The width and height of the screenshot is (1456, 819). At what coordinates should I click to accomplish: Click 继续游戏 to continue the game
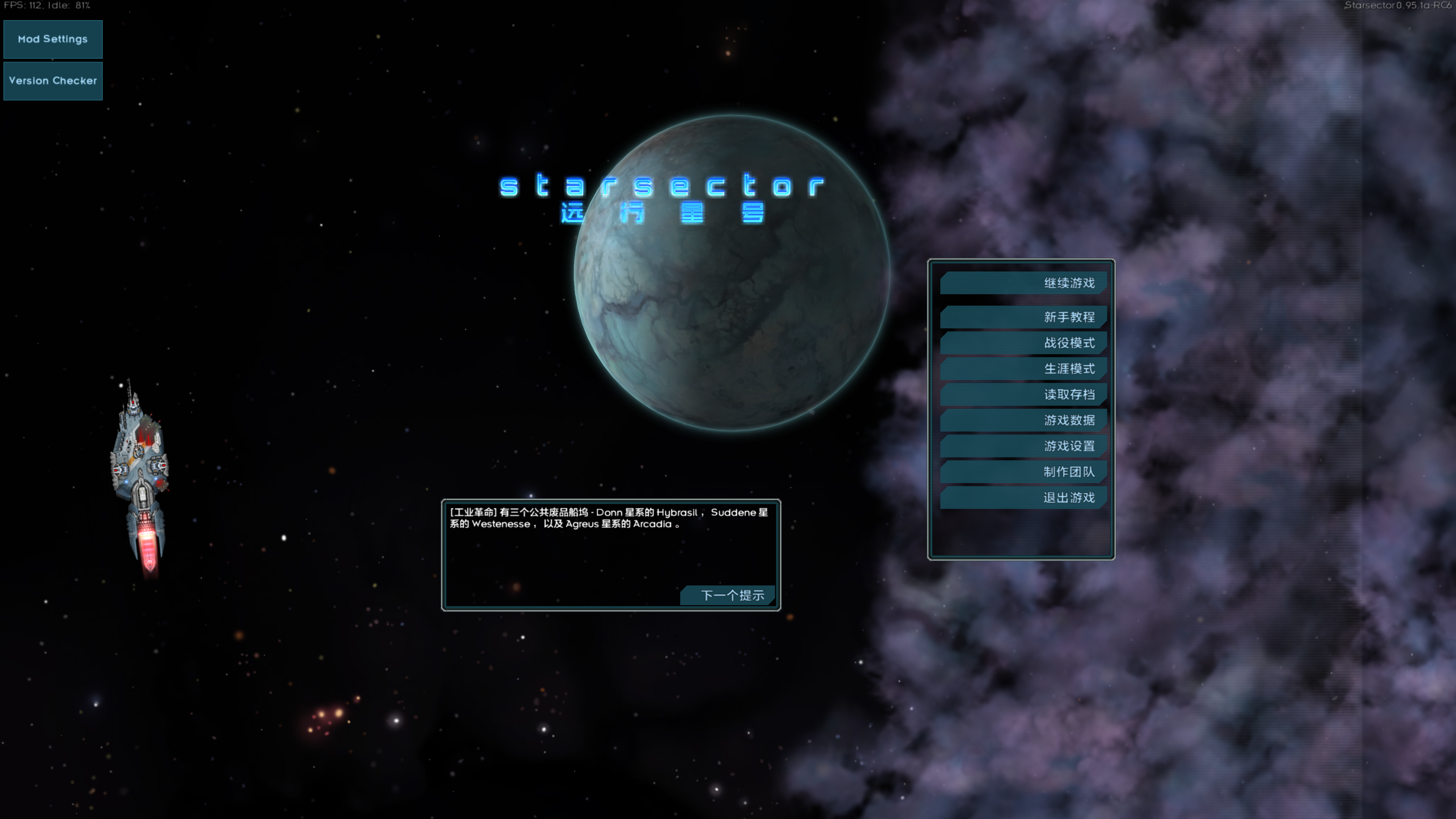pyautogui.click(x=1069, y=282)
